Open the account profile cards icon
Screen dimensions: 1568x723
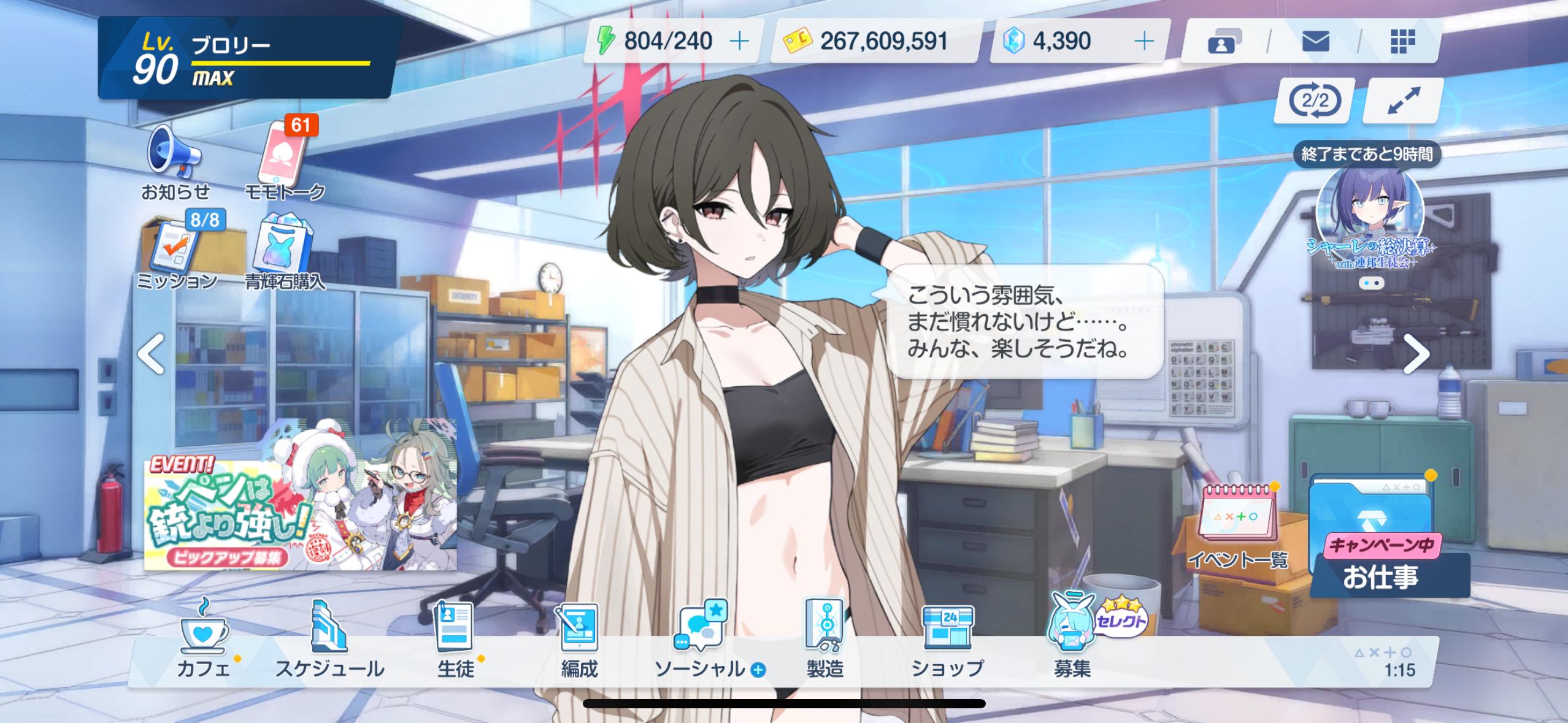tap(1224, 42)
